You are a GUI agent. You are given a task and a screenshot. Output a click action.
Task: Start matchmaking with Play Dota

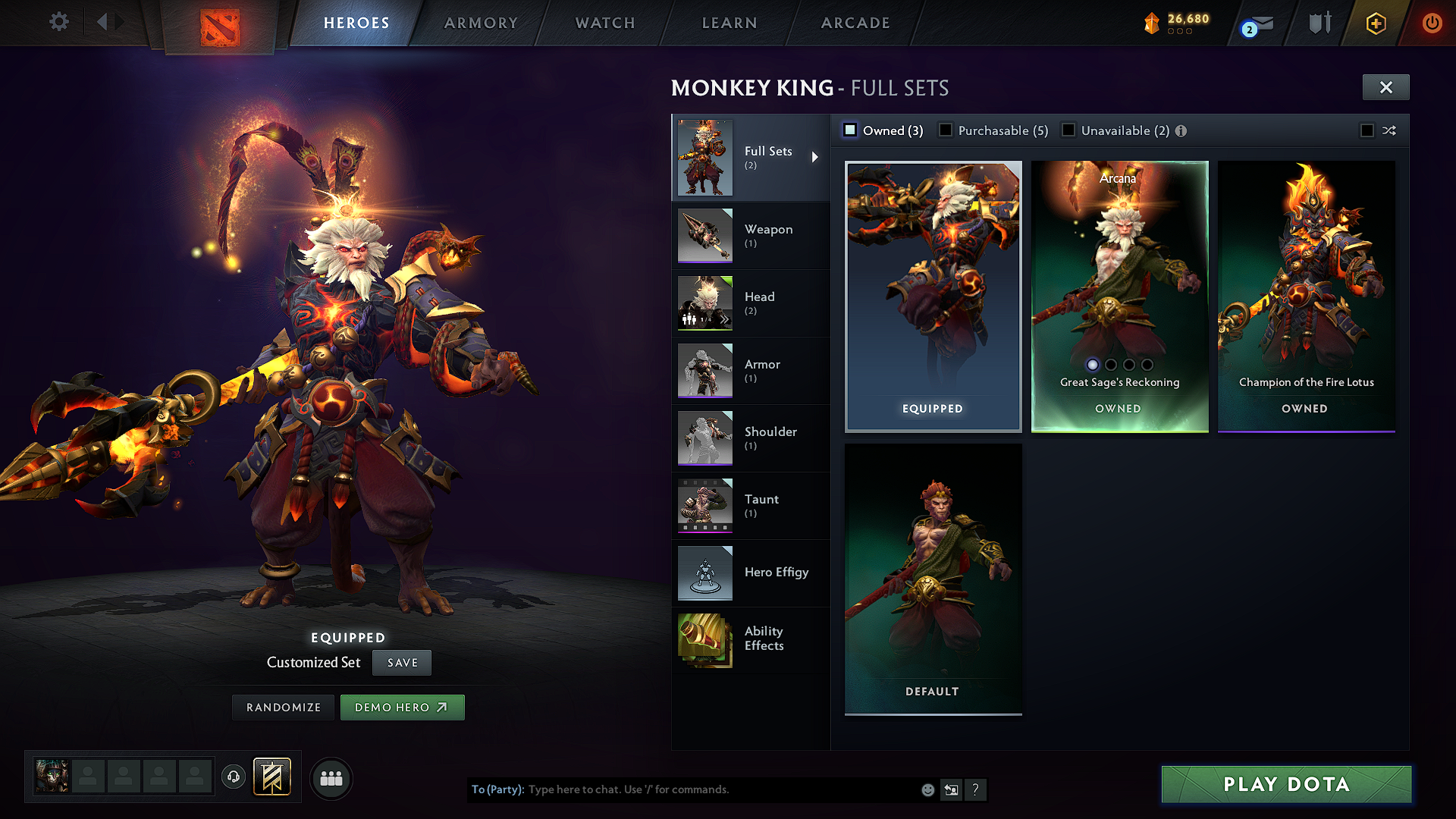click(1286, 784)
